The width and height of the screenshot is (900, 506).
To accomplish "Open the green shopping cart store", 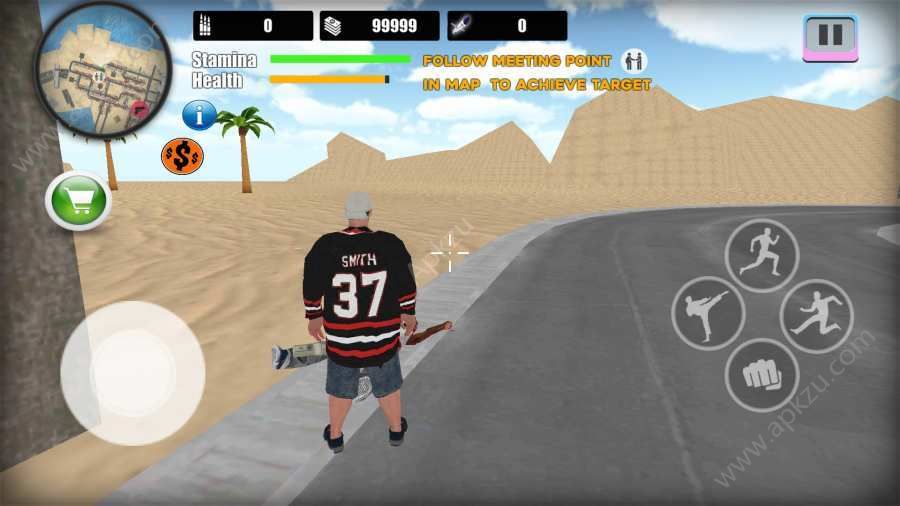I will coord(78,201).
